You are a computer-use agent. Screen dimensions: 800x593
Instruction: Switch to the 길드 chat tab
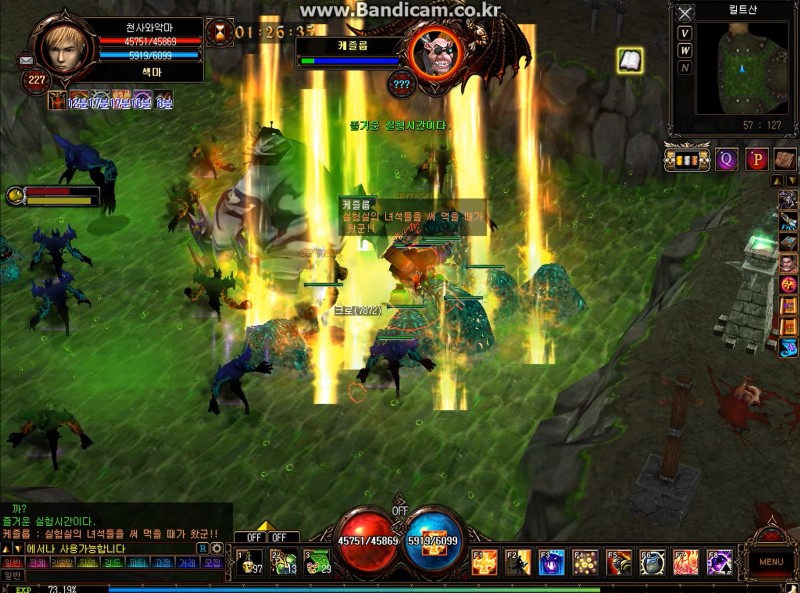pyautogui.click(x=113, y=563)
